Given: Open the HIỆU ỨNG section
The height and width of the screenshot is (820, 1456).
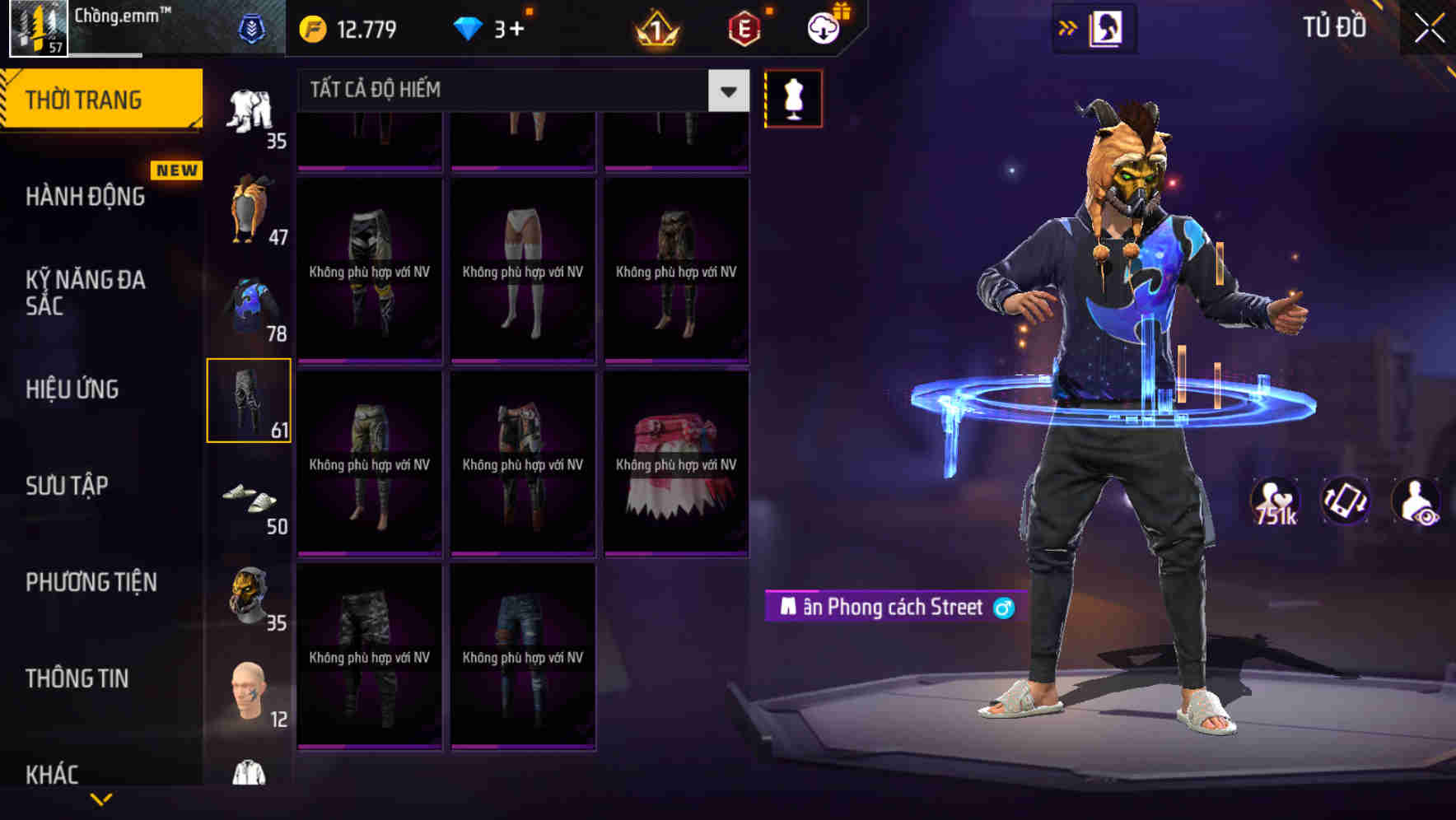Looking at the screenshot, I should click(x=71, y=389).
